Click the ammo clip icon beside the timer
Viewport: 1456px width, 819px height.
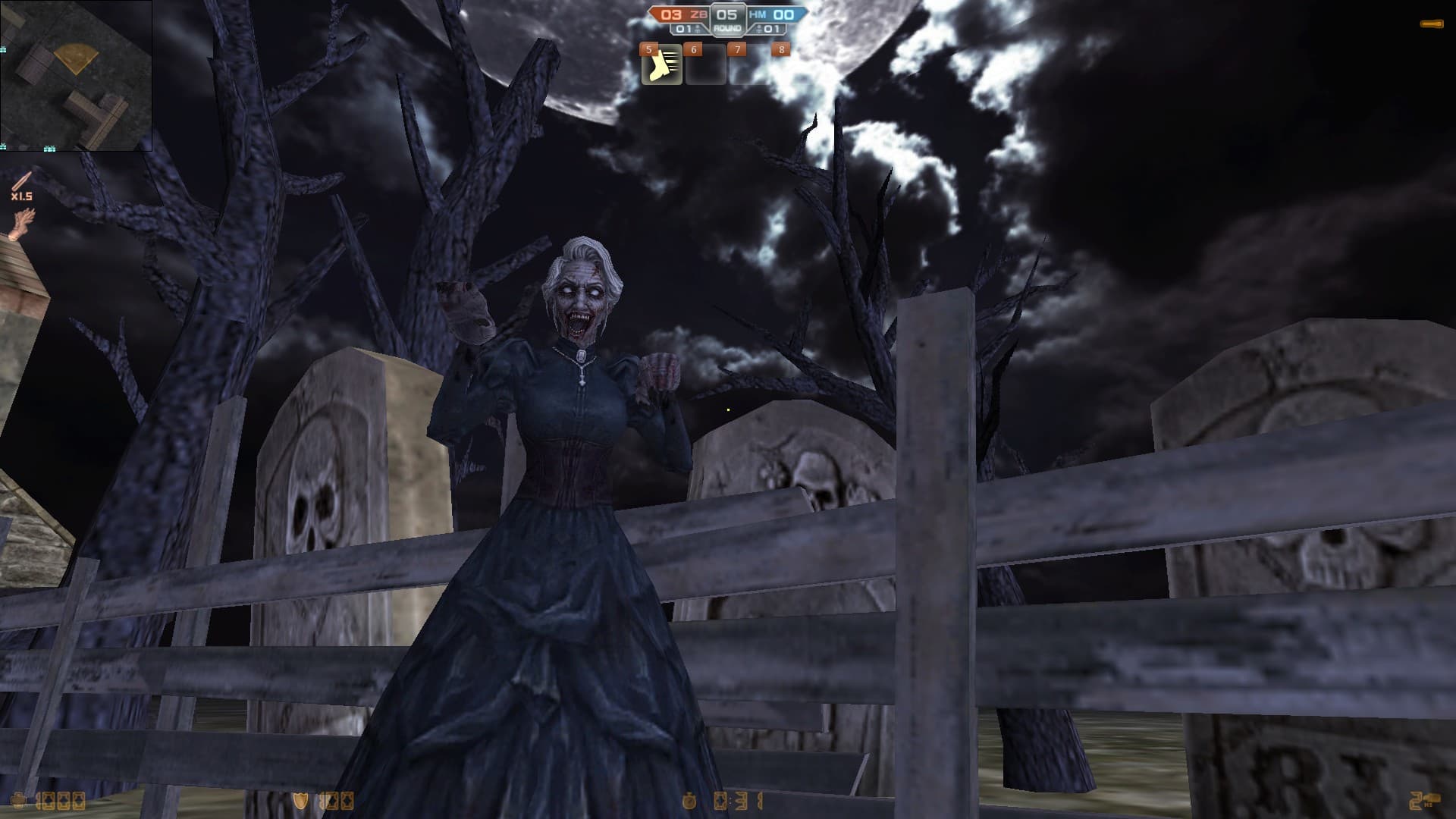(721, 801)
